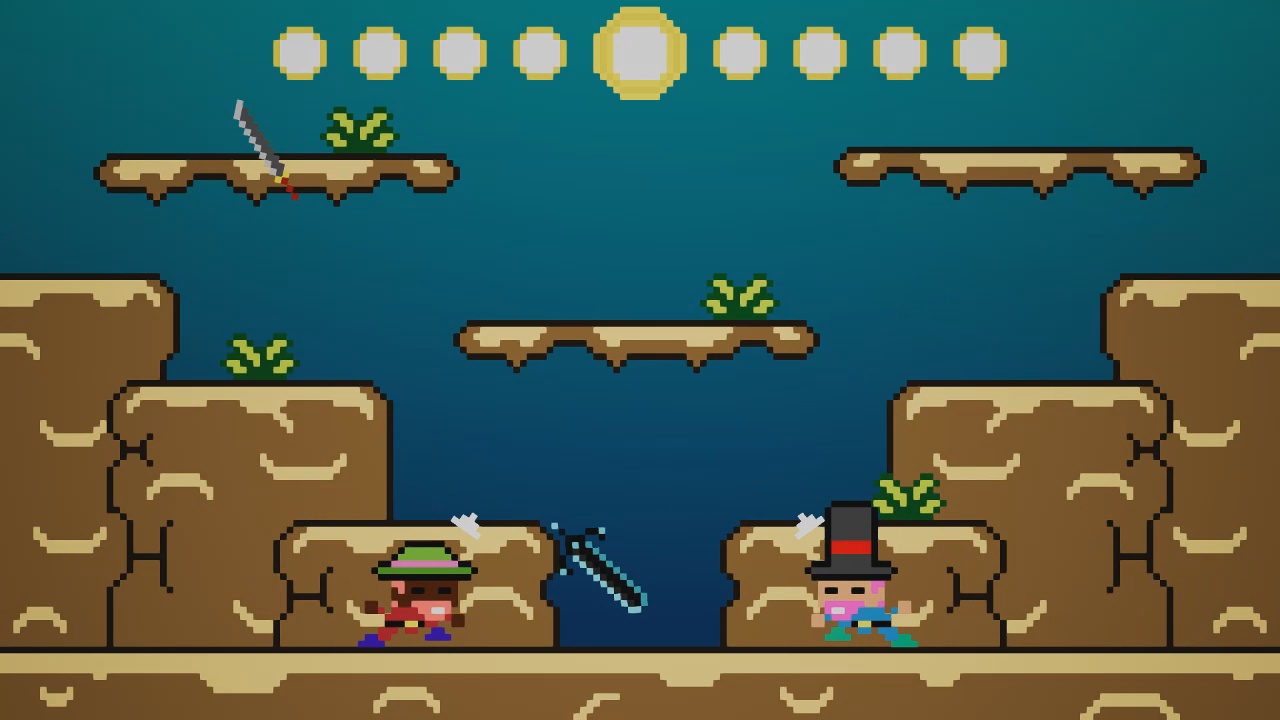Image resolution: width=1280 pixels, height=720 pixels.
Task: Toggle the marker above the green-hatted player
Action: pyautogui.click(x=465, y=525)
